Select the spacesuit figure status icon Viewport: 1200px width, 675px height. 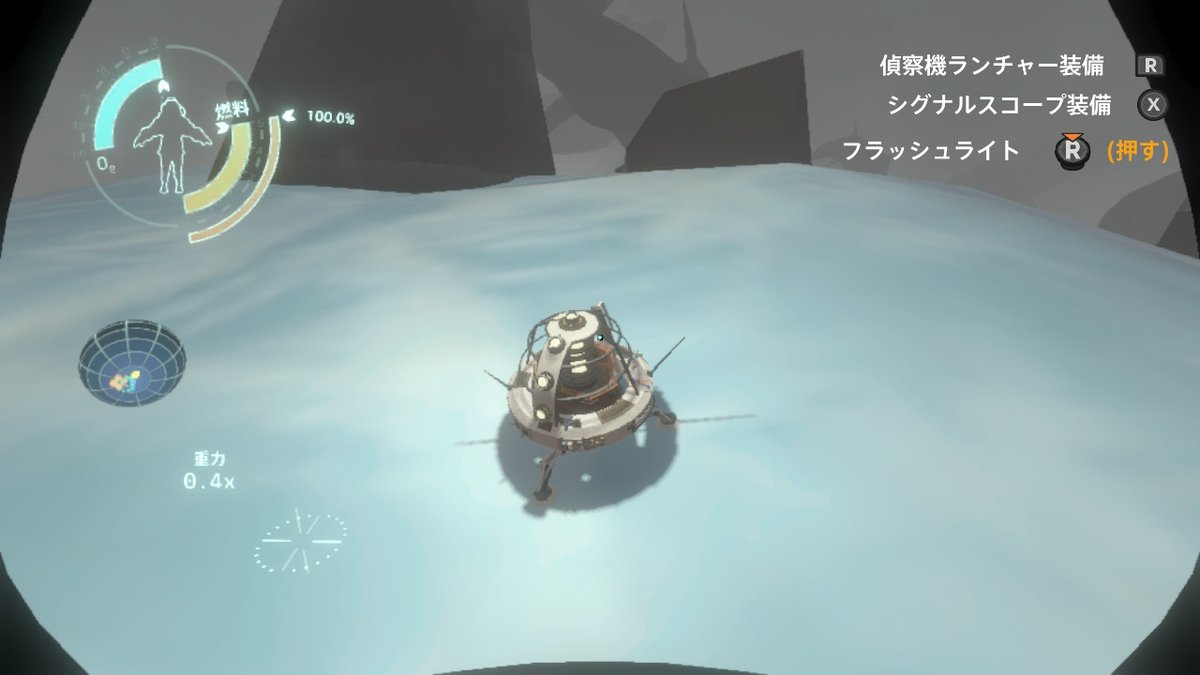tap(167, 147)
